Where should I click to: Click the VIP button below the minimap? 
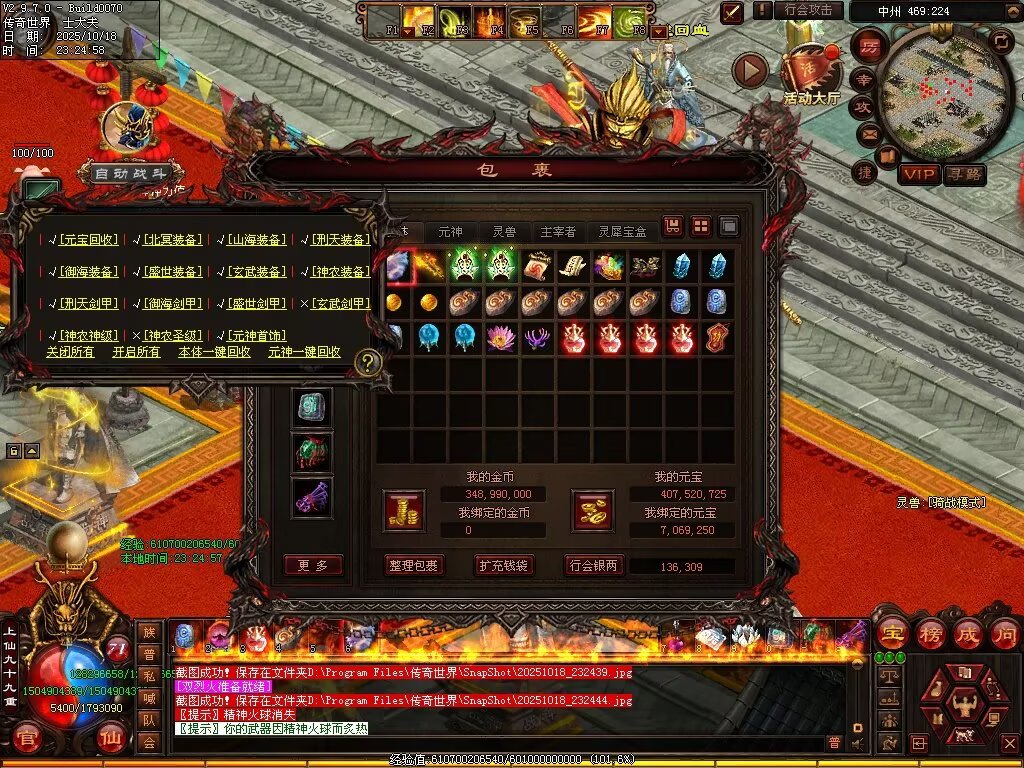tap(919, 175)
